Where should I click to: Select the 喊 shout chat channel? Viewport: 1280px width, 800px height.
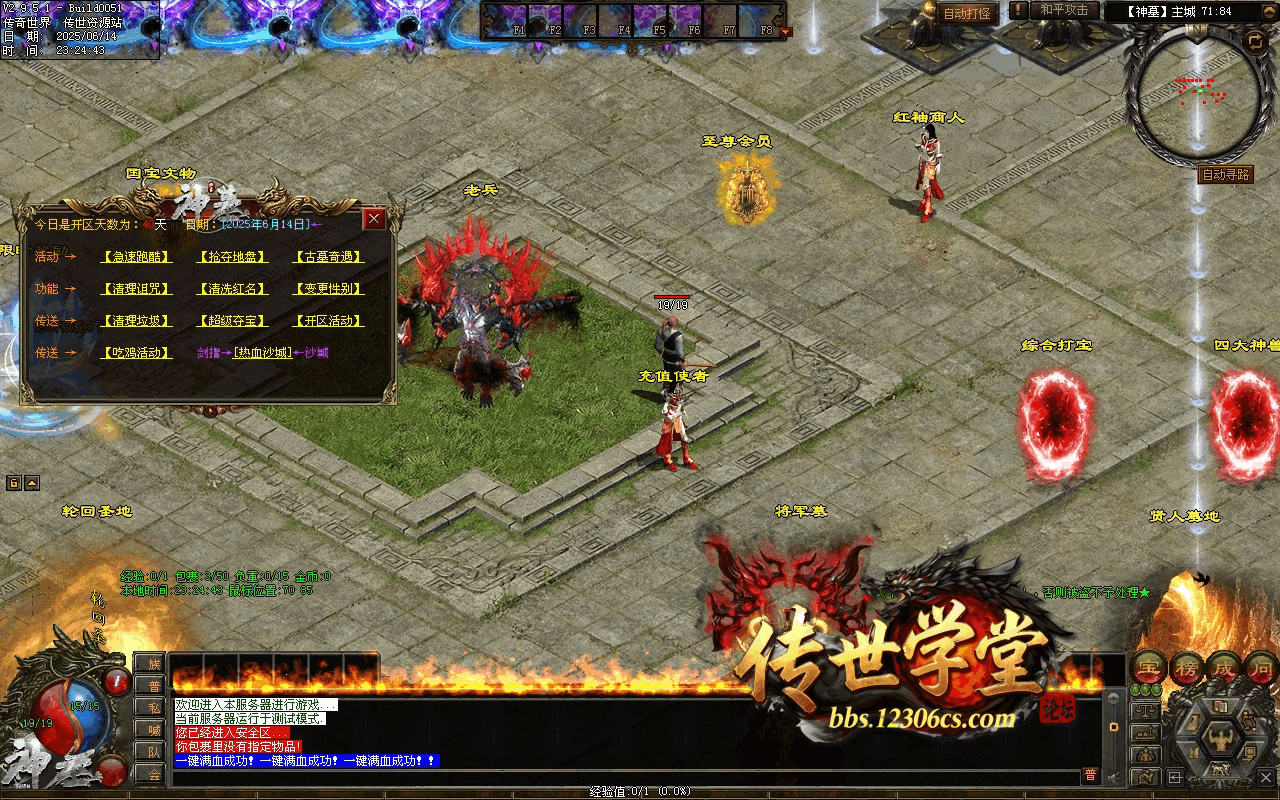149,729
